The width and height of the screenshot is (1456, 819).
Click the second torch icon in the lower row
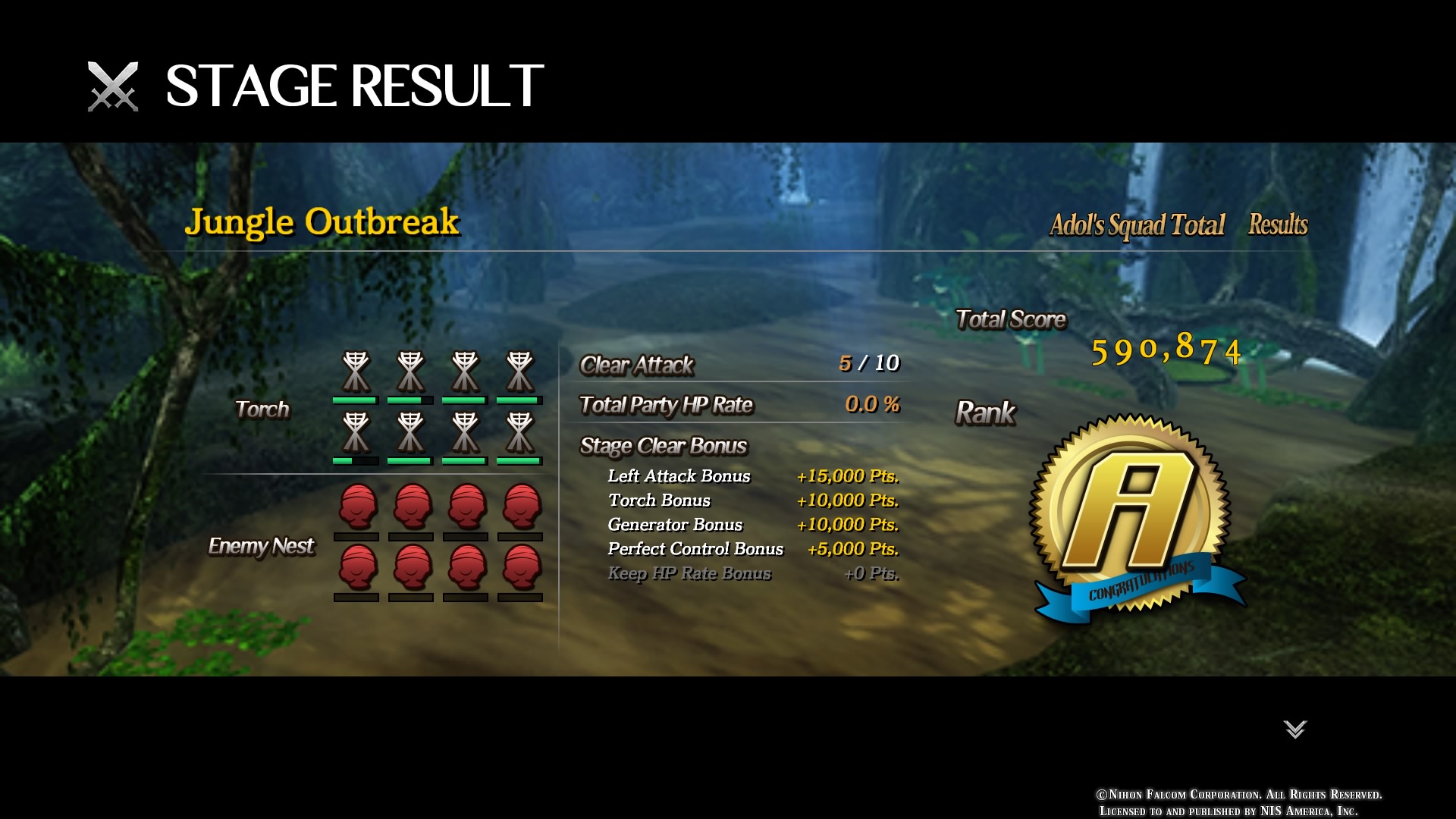pyautogui.click(x=409, y=431)
